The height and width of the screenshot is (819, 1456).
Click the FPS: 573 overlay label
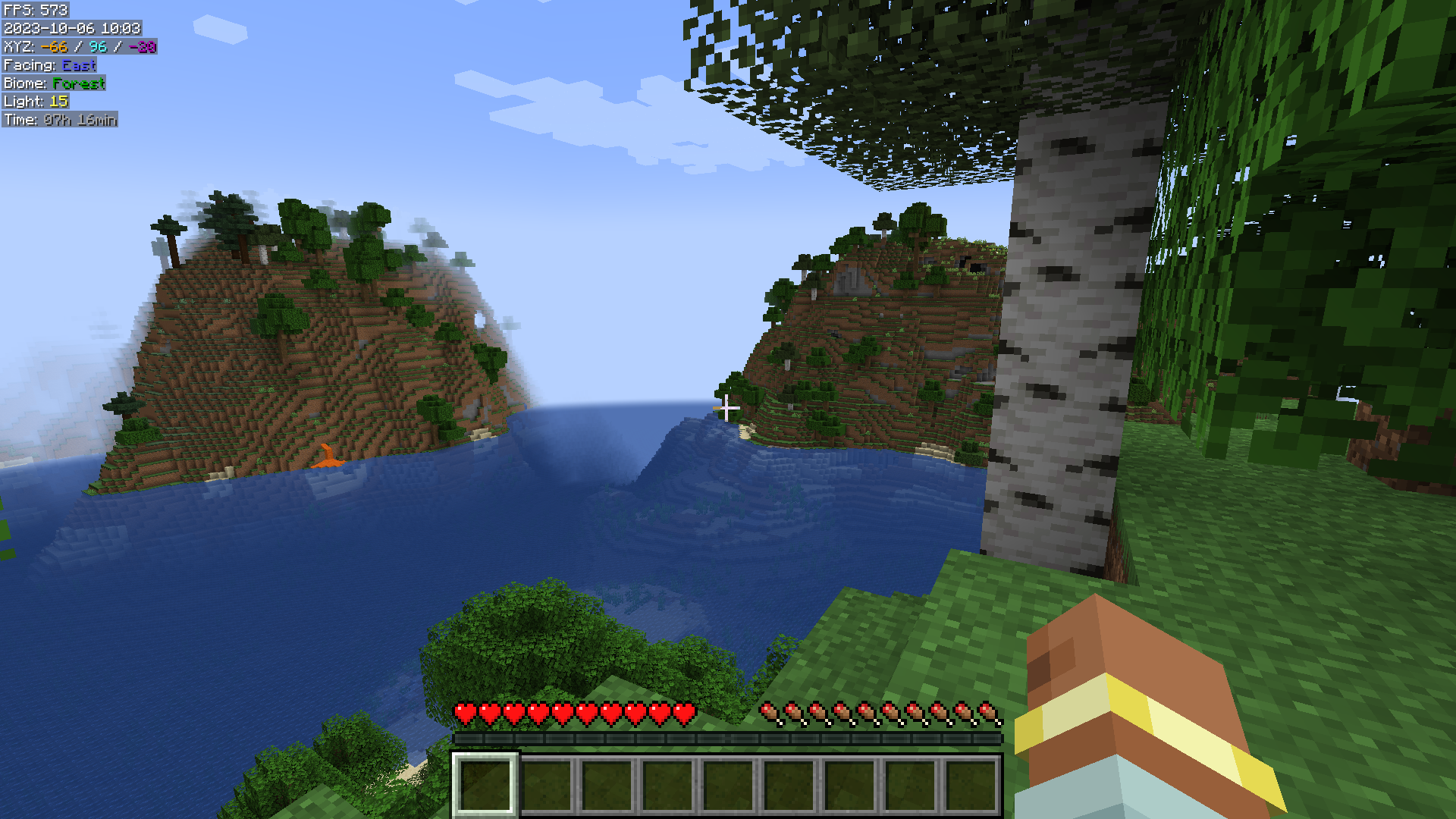[34, 11]
